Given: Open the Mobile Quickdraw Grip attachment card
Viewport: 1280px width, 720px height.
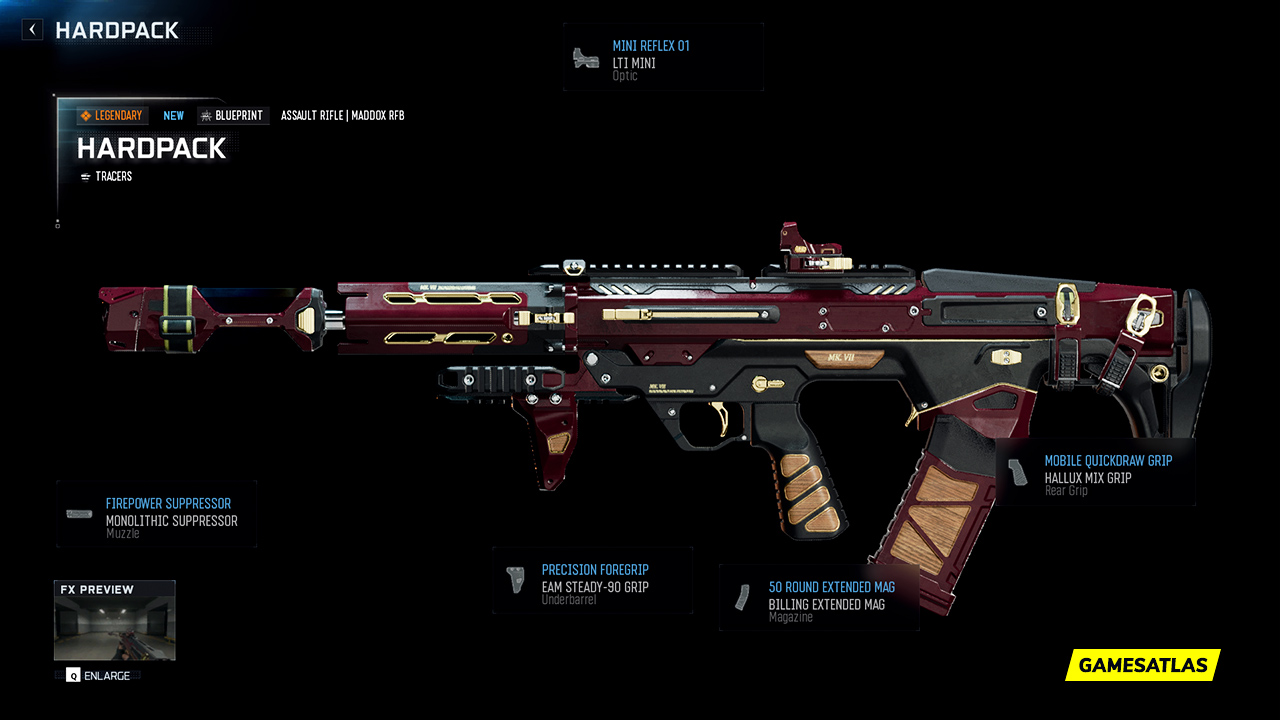Looking at the screenshot, I should point(1095,470).
